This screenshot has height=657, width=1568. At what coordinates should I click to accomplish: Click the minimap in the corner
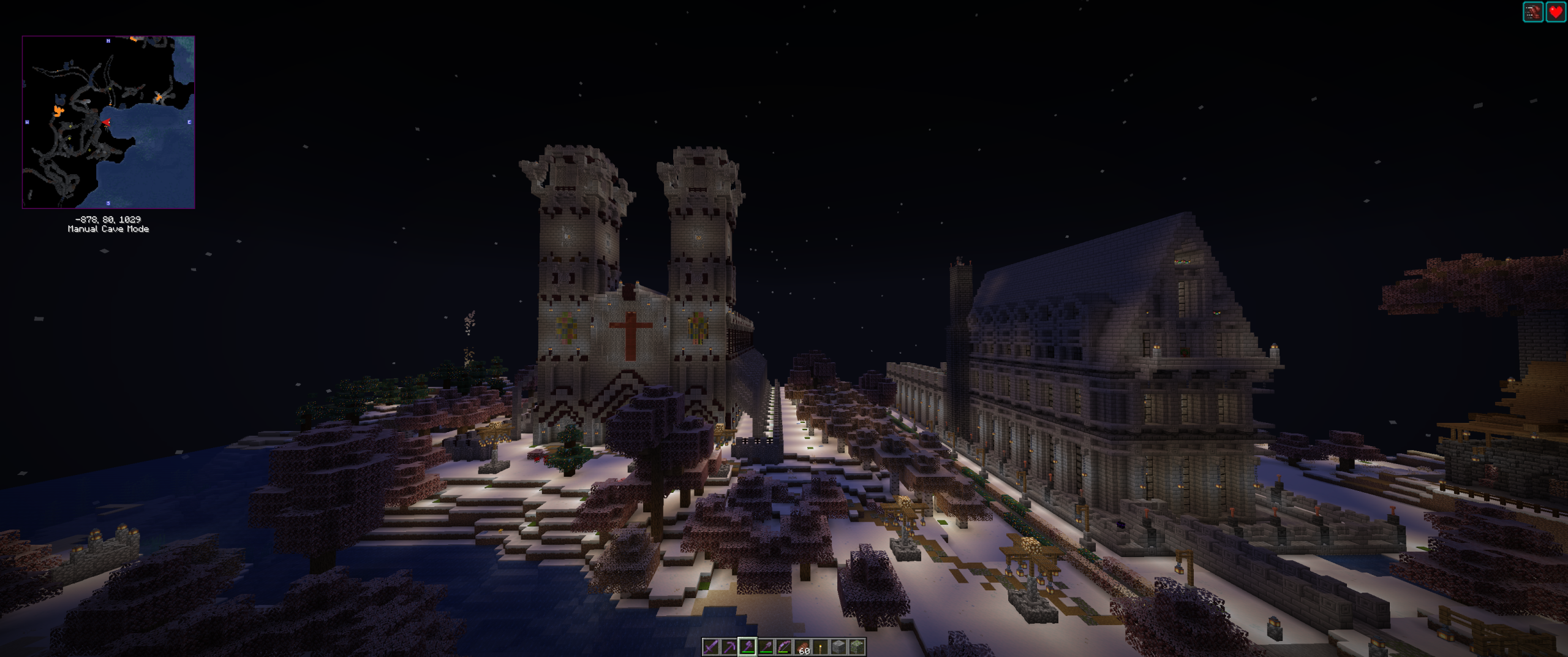tap(108, 122)
